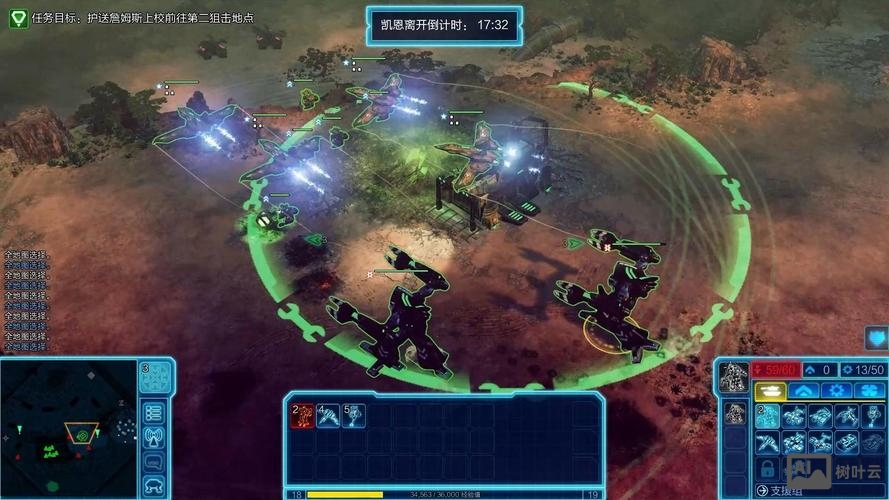Switch to the chevron upgrades tab
Image resolution: width=889 pixels, height=500 pixels.
coord(804,391)
